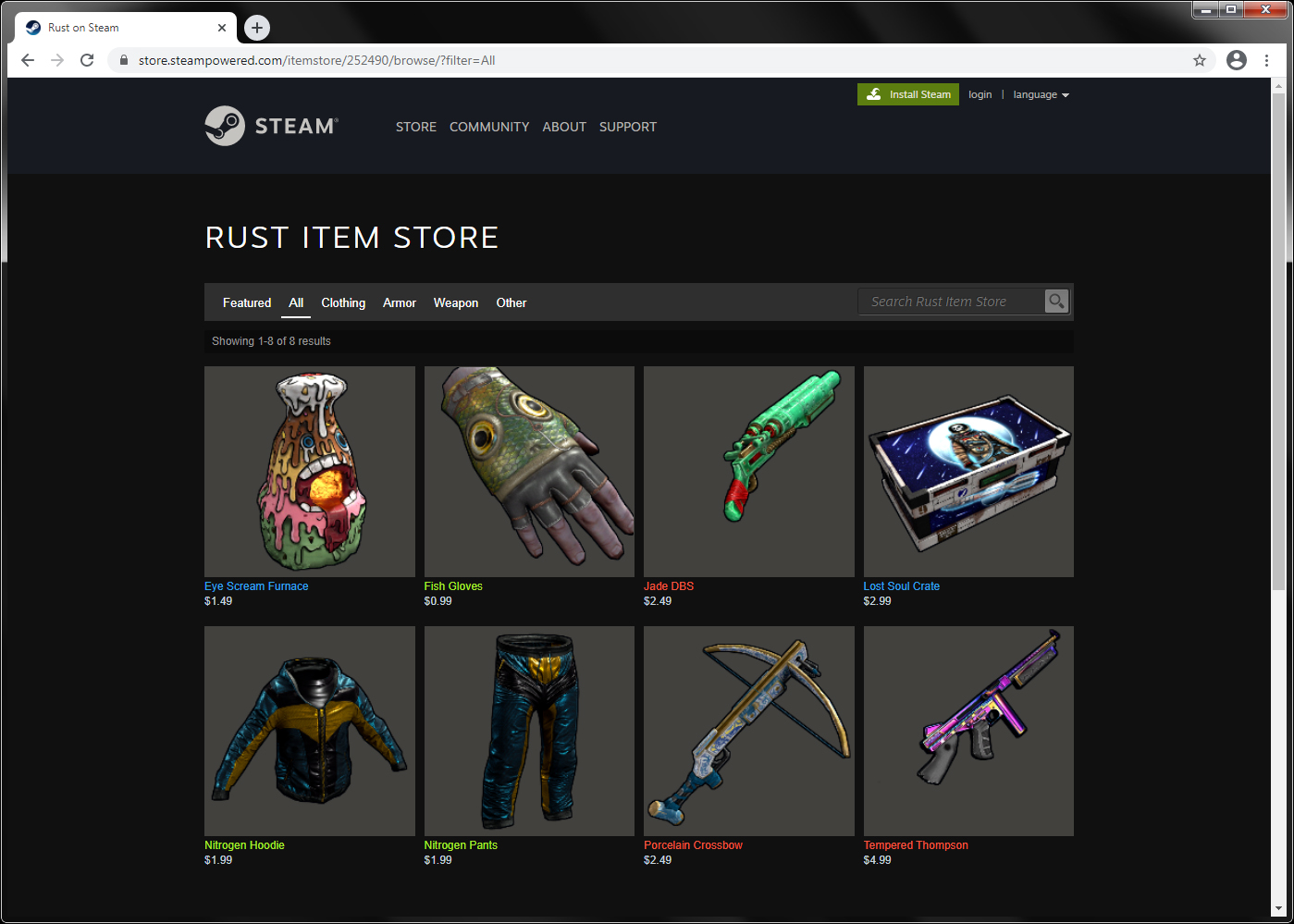Open the language dropdown
1294x924 pixels.
[x=1041, y=93]
